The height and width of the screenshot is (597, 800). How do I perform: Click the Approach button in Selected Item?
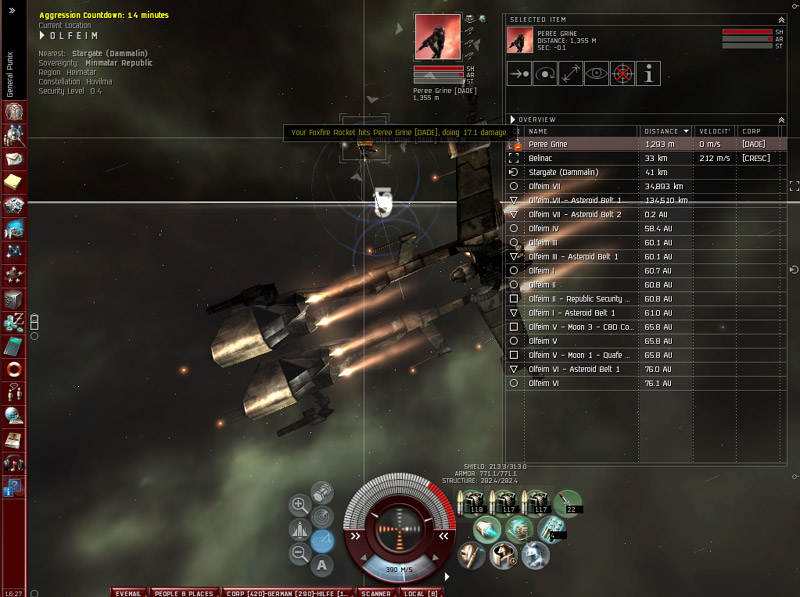(520, 73)
